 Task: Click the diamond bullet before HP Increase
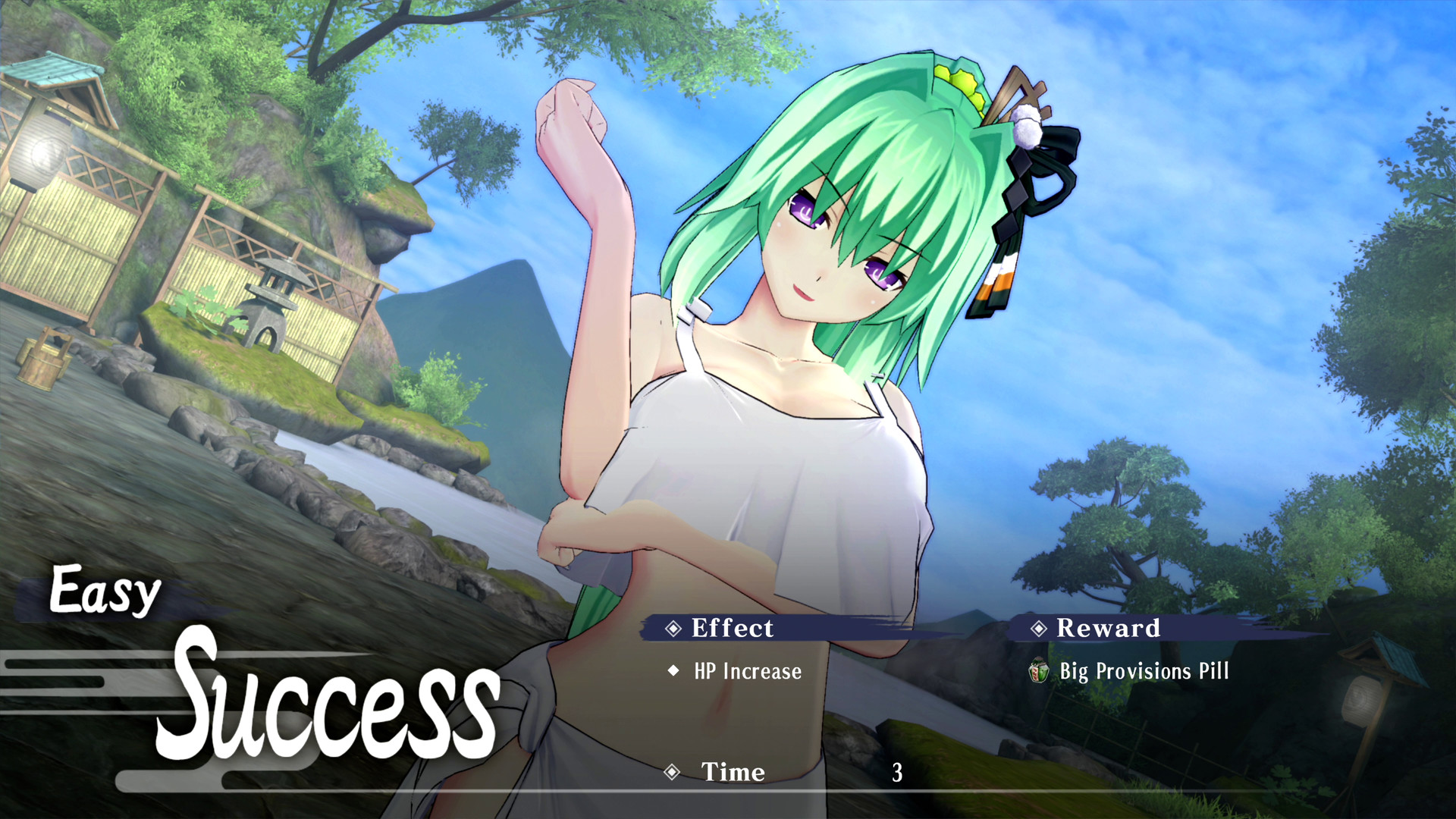(672, 670)
